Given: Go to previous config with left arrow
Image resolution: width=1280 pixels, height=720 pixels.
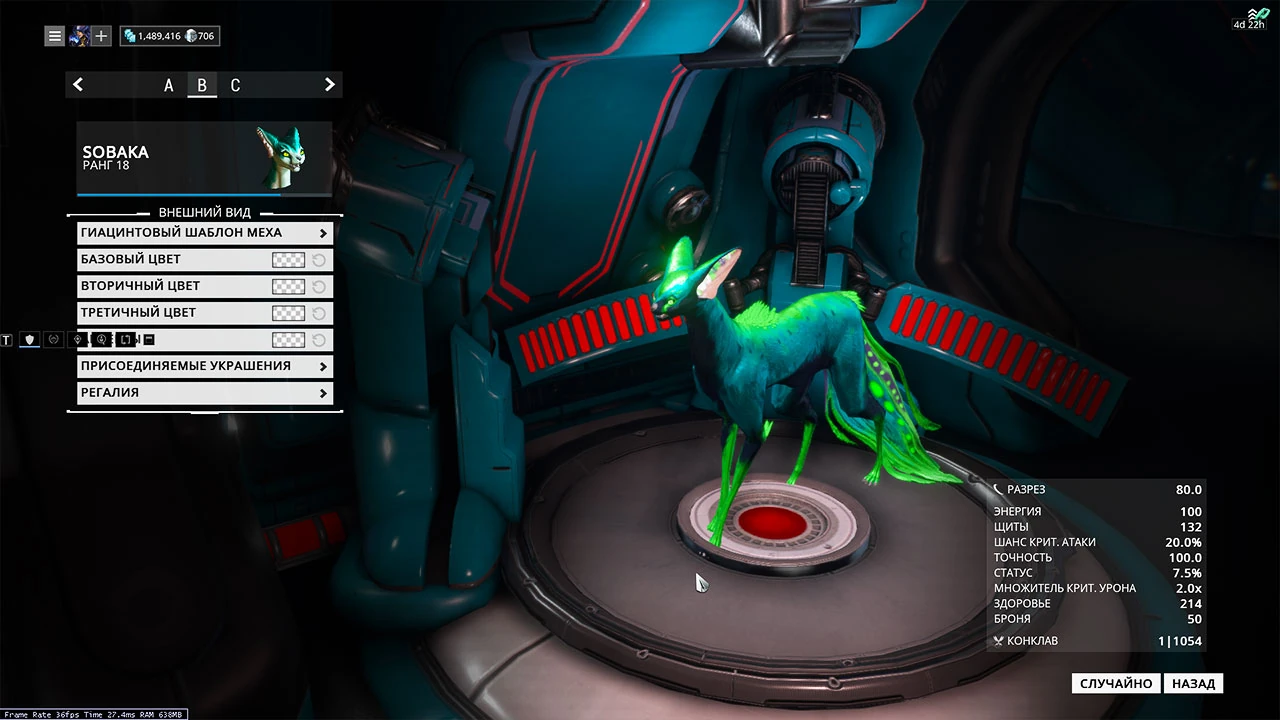Looking at the screenshot, I should [78, 85].
